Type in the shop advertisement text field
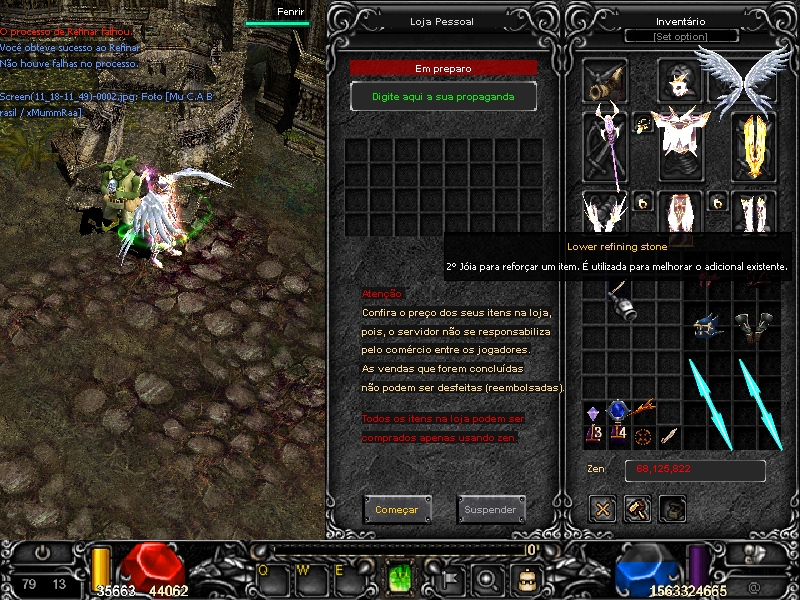 tap(443, 96)
